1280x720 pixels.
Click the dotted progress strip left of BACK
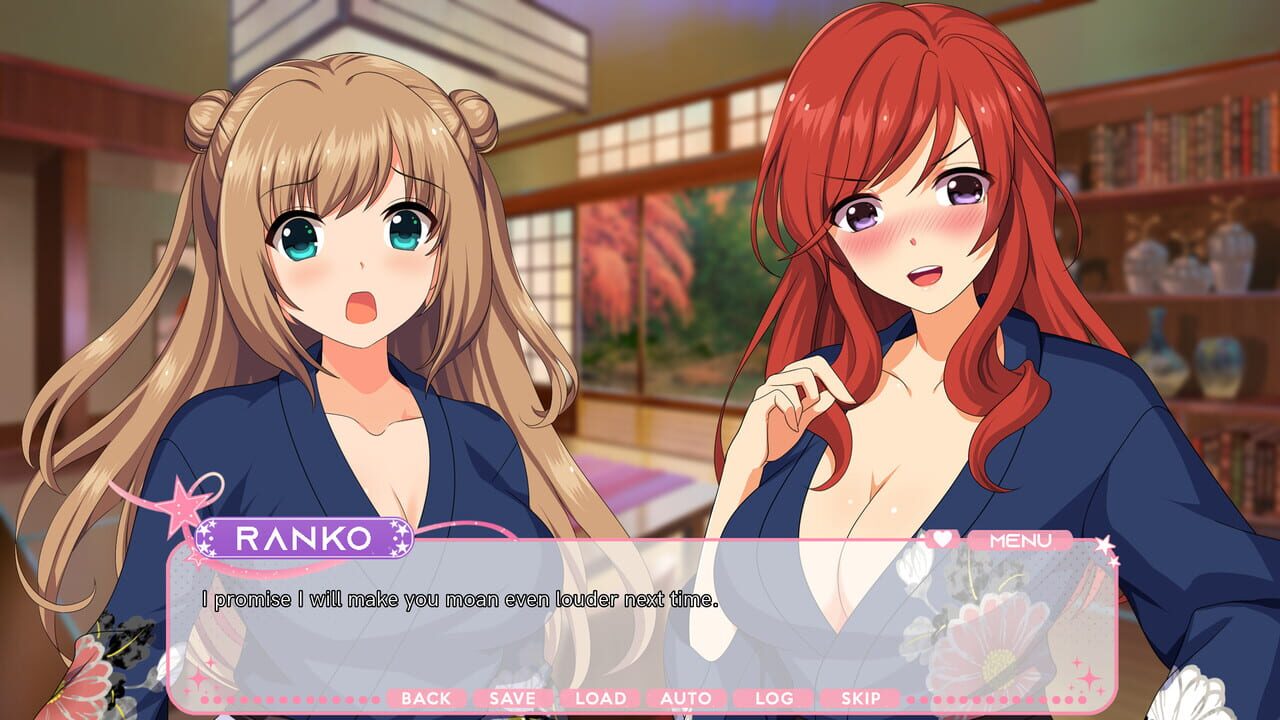[290, 700]
